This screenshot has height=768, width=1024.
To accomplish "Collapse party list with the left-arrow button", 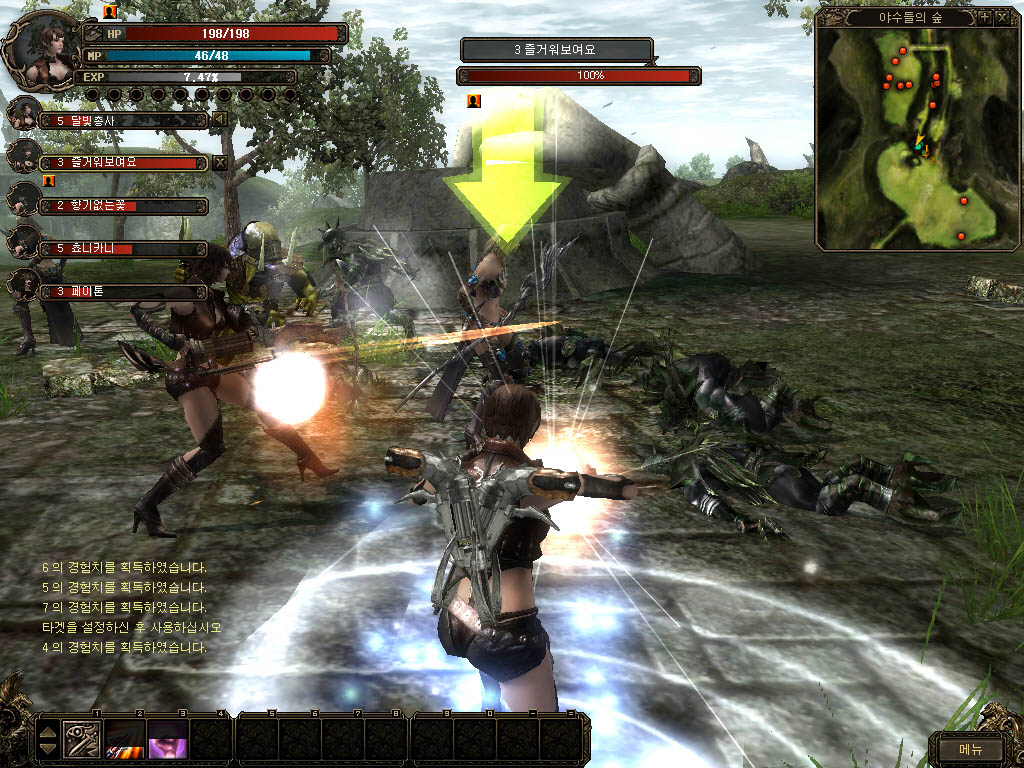I will (x=220, y=120).
